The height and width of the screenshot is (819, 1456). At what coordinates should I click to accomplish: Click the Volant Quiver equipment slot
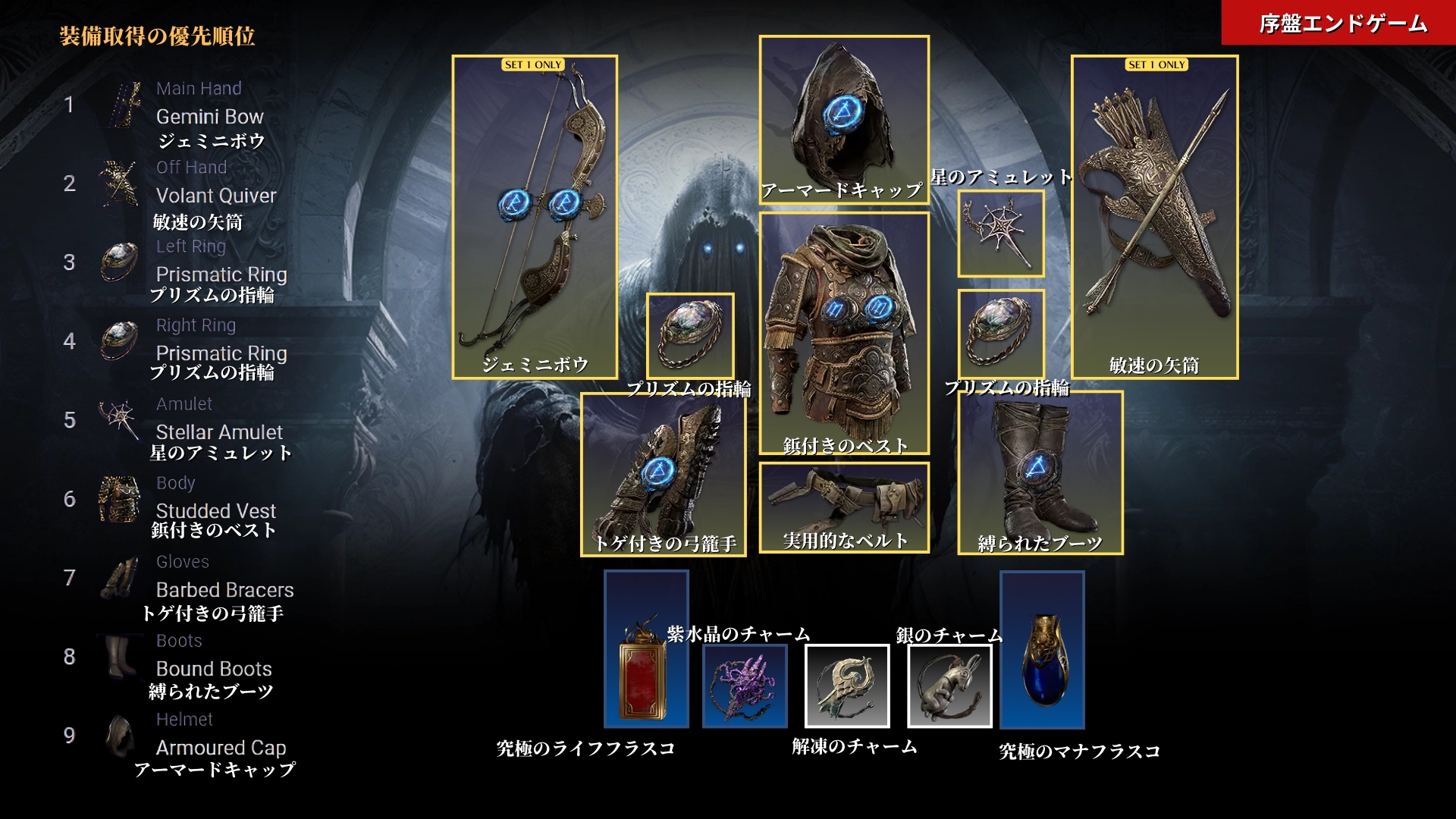(1154, 216)
